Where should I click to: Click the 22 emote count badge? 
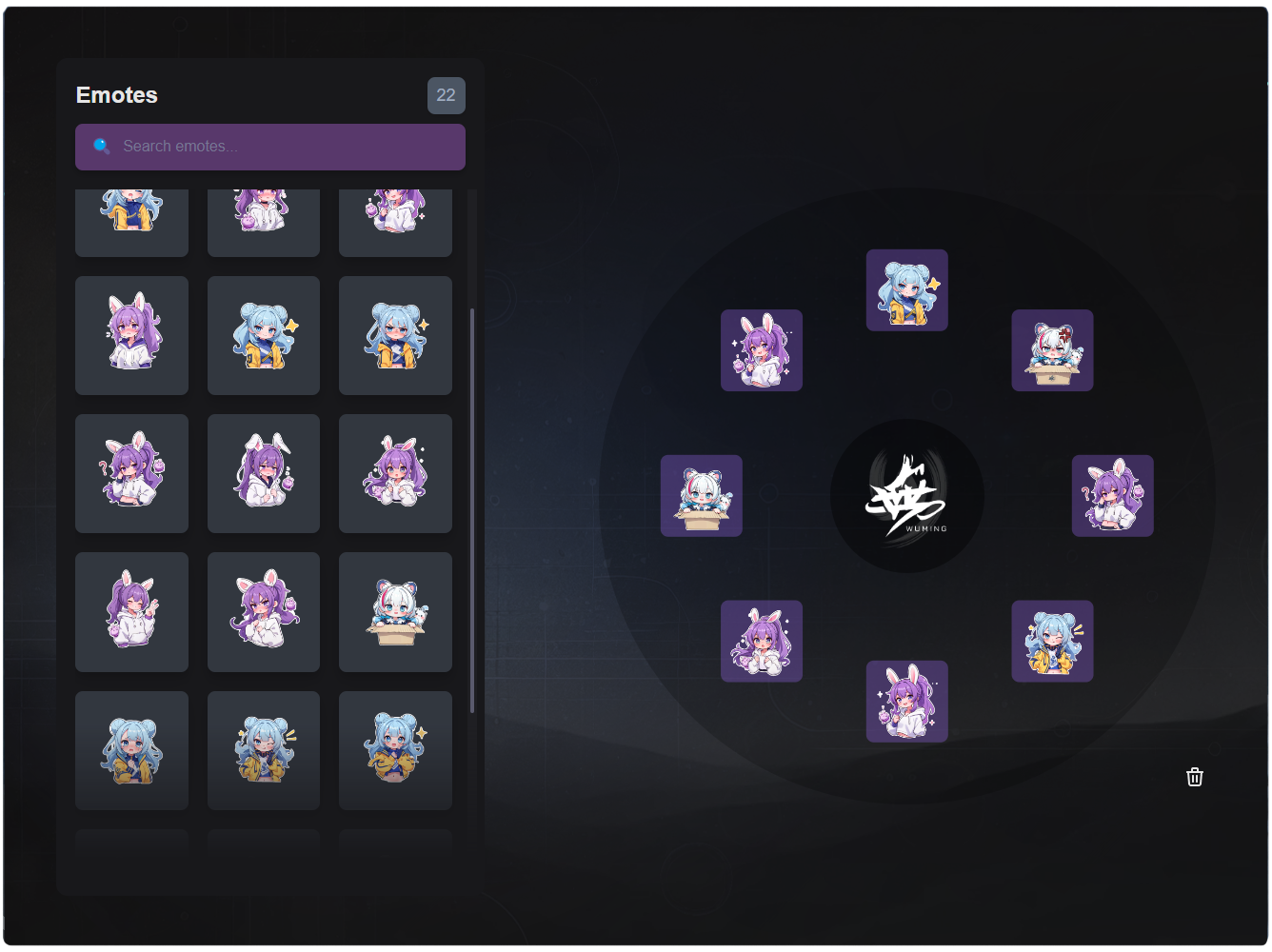[x=447, y=97]
